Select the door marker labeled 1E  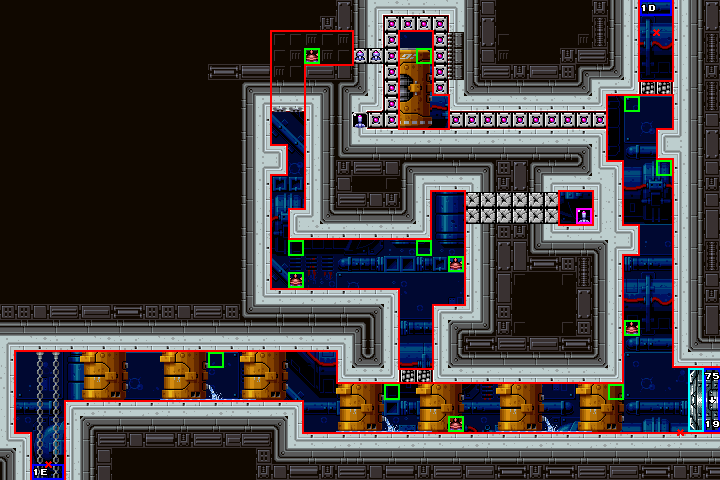[41, 471]
